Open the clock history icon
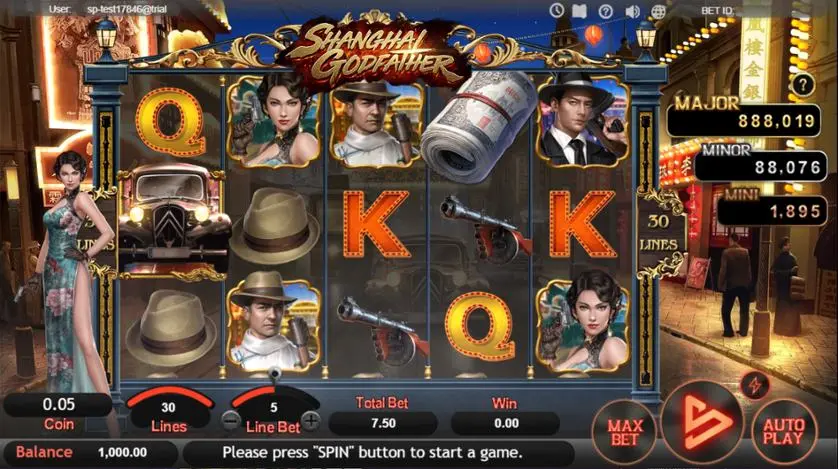Image resolution: width=838 pixels, height=469 pixels. coord(557,10)
